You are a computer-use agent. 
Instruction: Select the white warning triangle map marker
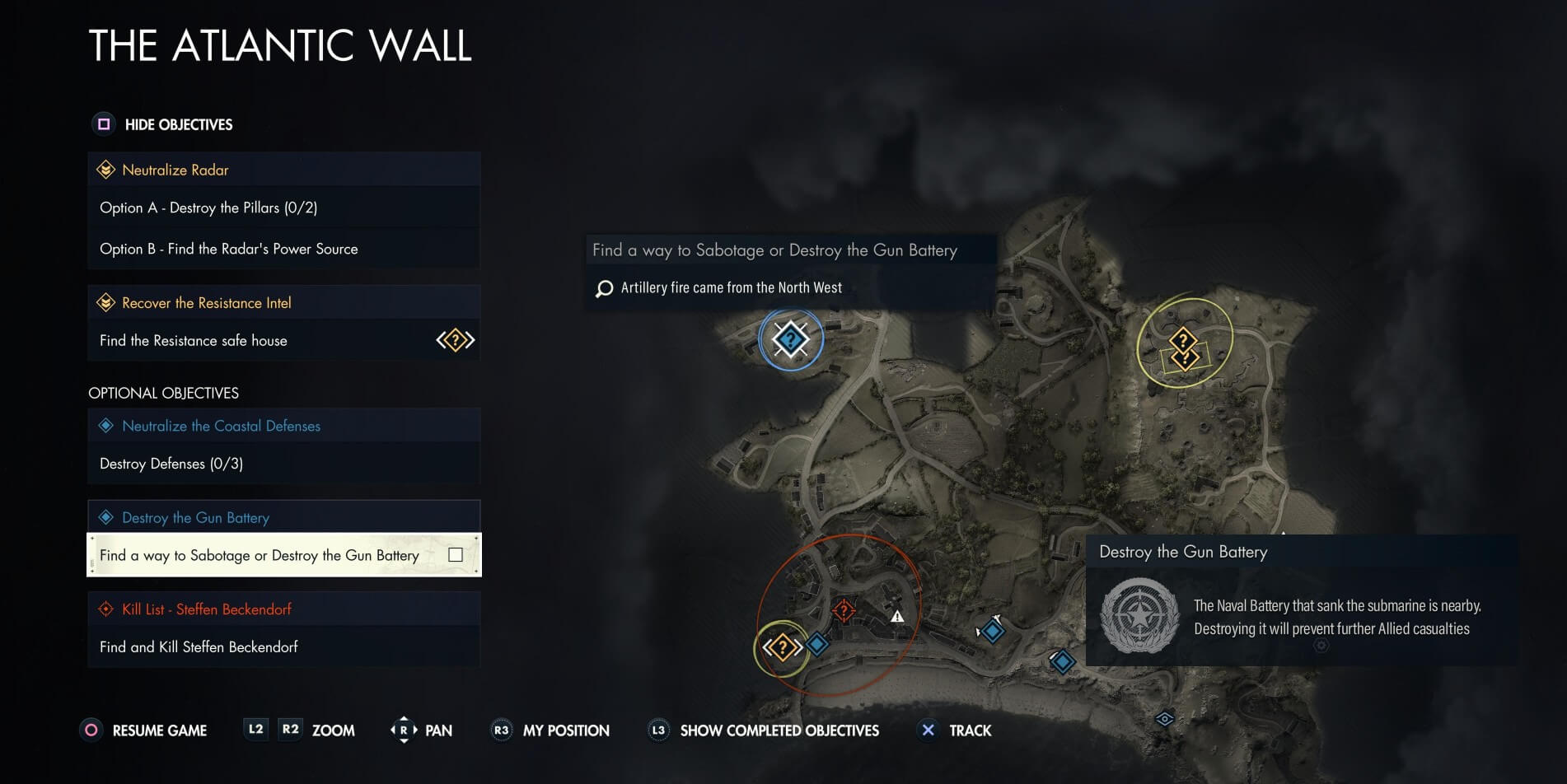coord(897,616)
